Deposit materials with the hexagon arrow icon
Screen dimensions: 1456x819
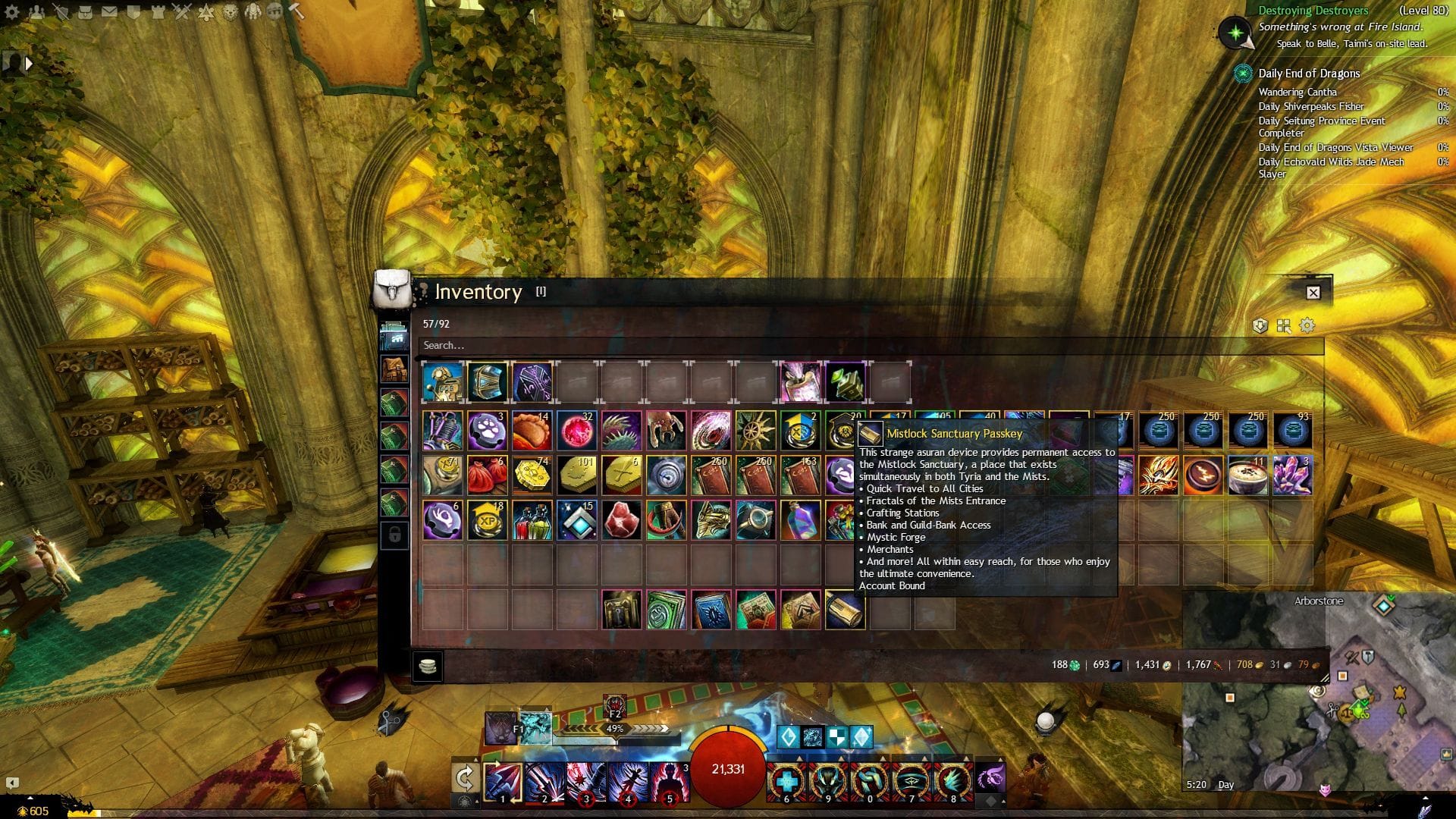click(1260, 325)
